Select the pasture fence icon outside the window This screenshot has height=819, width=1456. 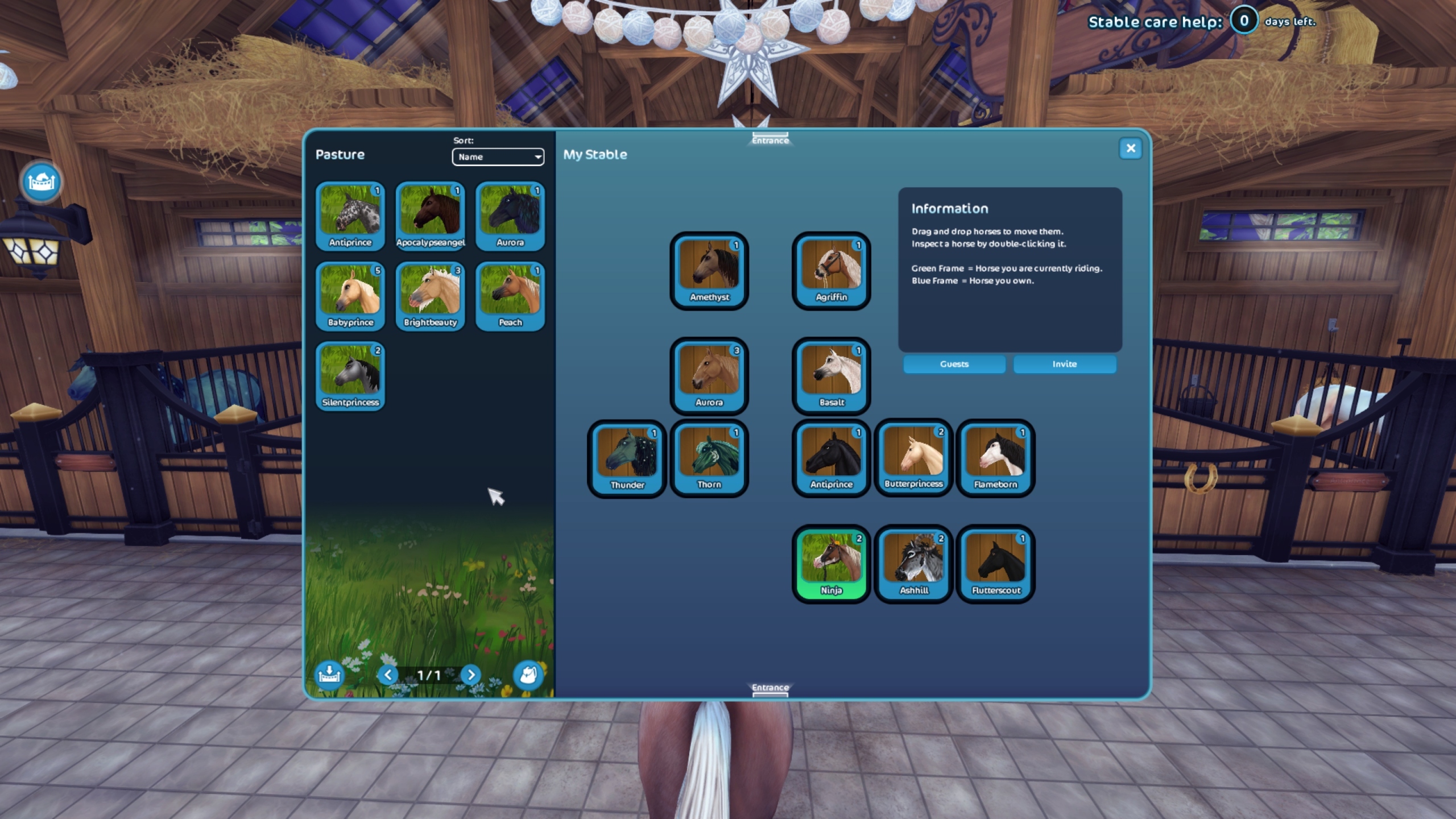(x=40, y=180)
